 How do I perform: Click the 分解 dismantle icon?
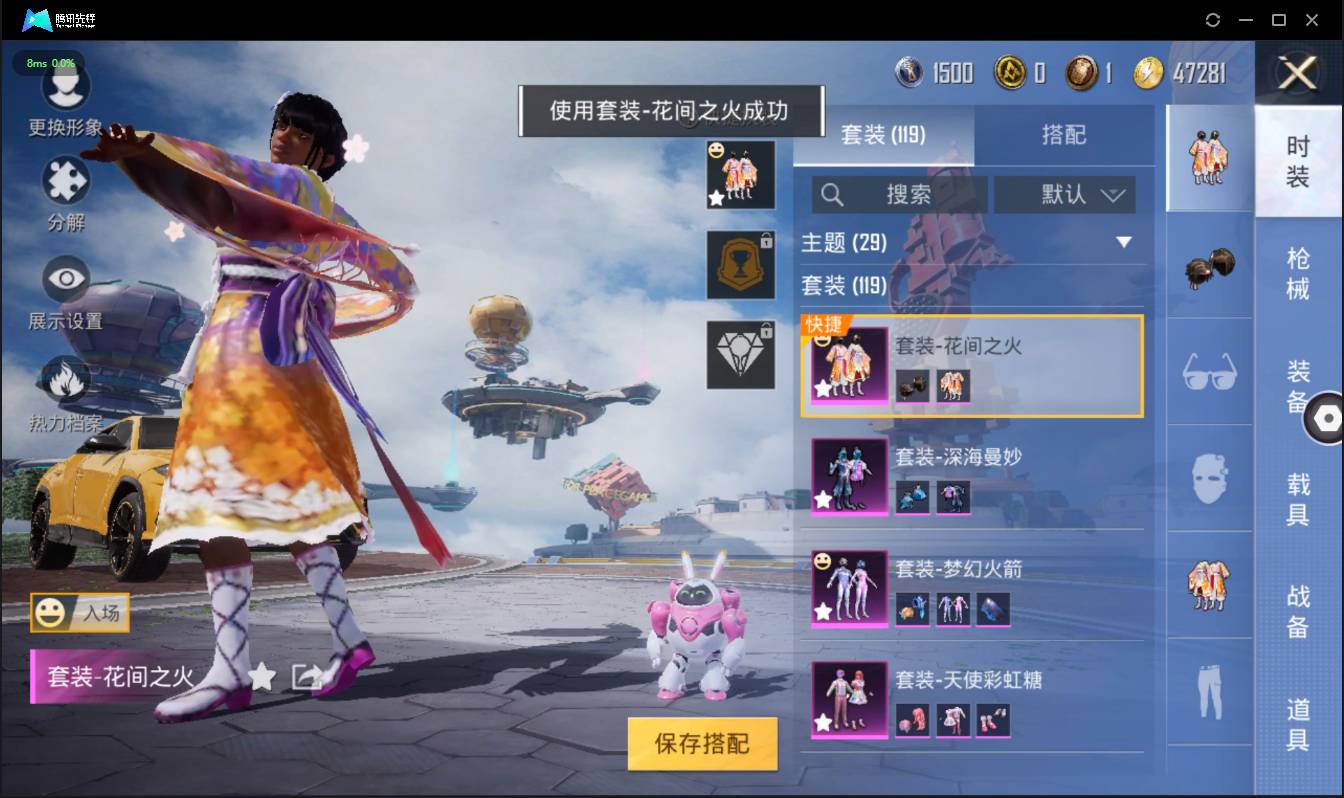[x=64, y=182]
